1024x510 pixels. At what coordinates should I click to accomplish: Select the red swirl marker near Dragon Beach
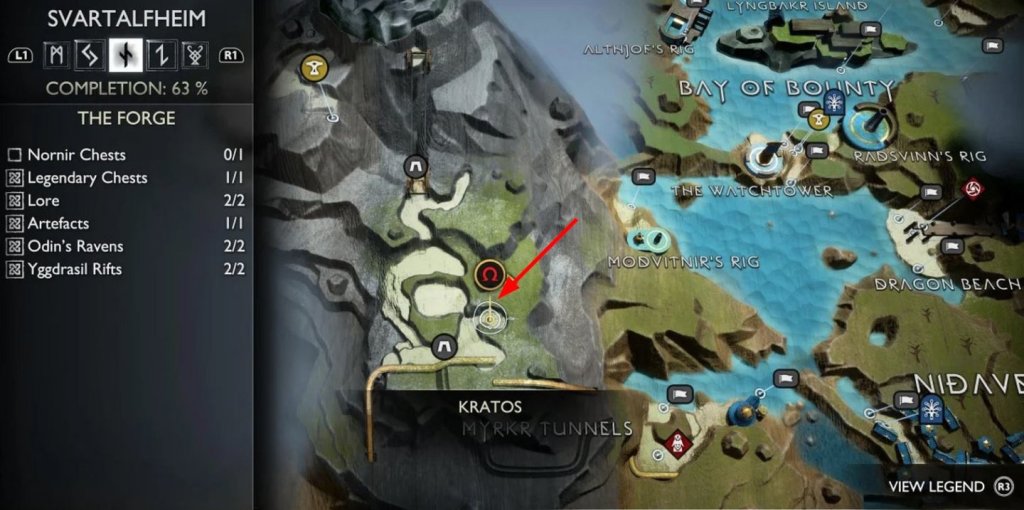[970, 187]
